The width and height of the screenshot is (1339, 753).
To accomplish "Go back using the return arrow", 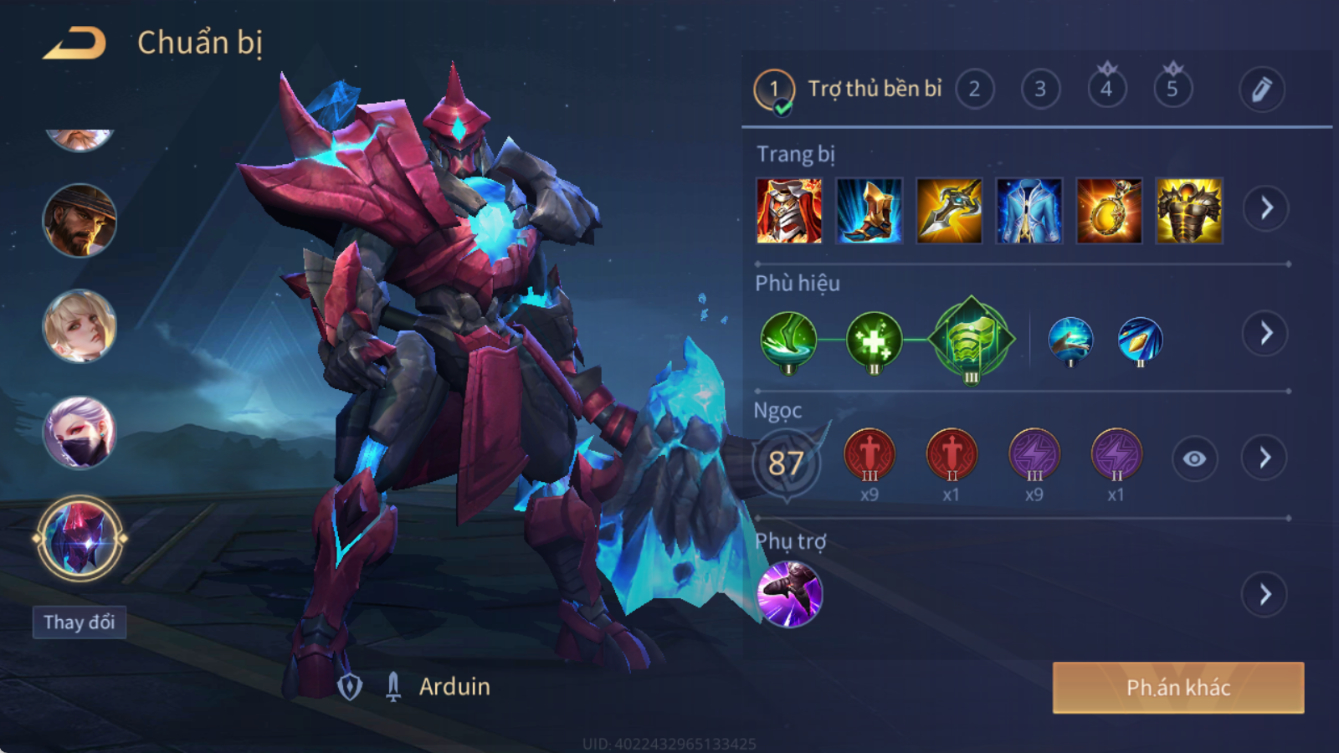I will [x=75, y=44].
